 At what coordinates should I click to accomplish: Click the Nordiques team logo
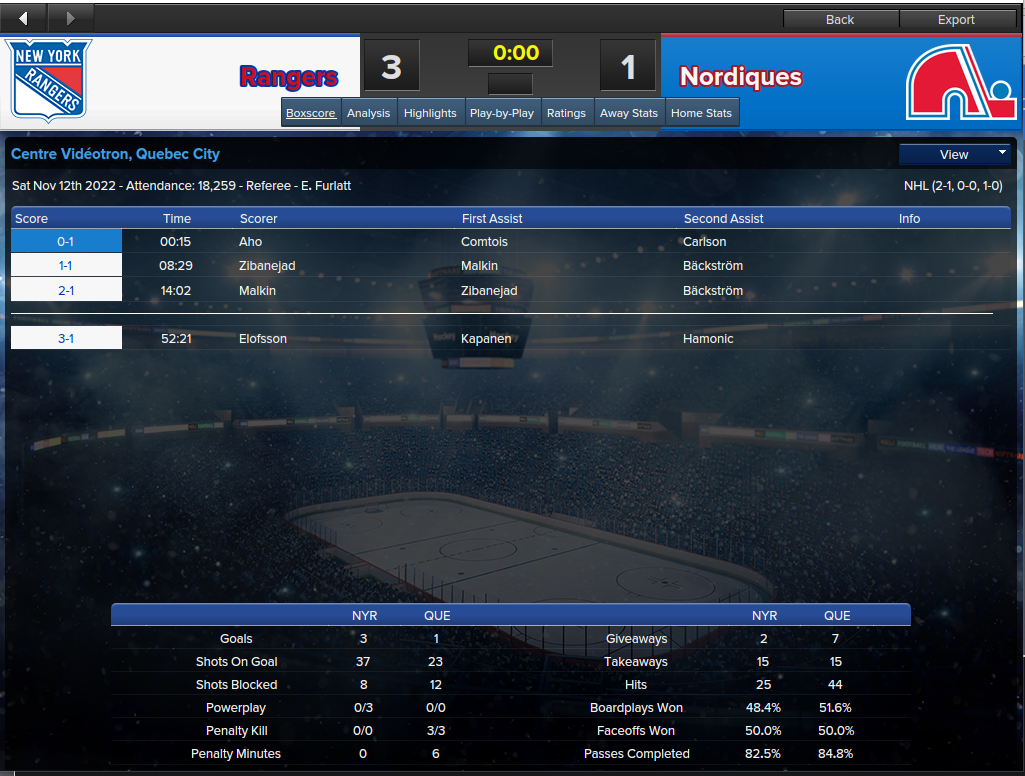pos(961,82)
